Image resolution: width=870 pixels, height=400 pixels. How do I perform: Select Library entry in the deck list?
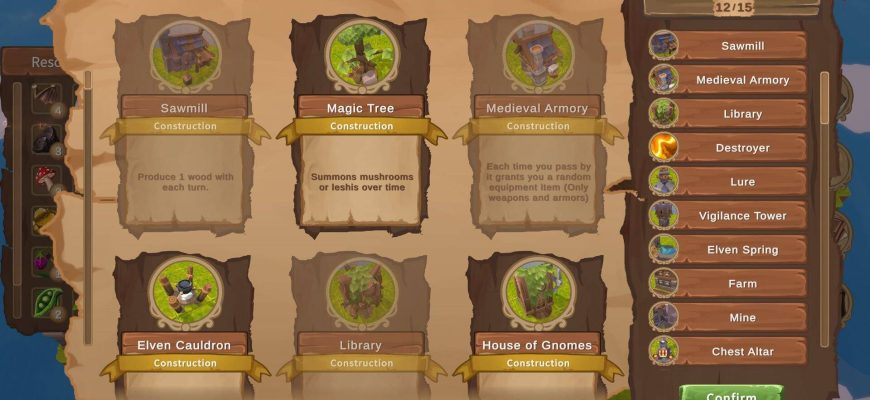tap(741, 114)
